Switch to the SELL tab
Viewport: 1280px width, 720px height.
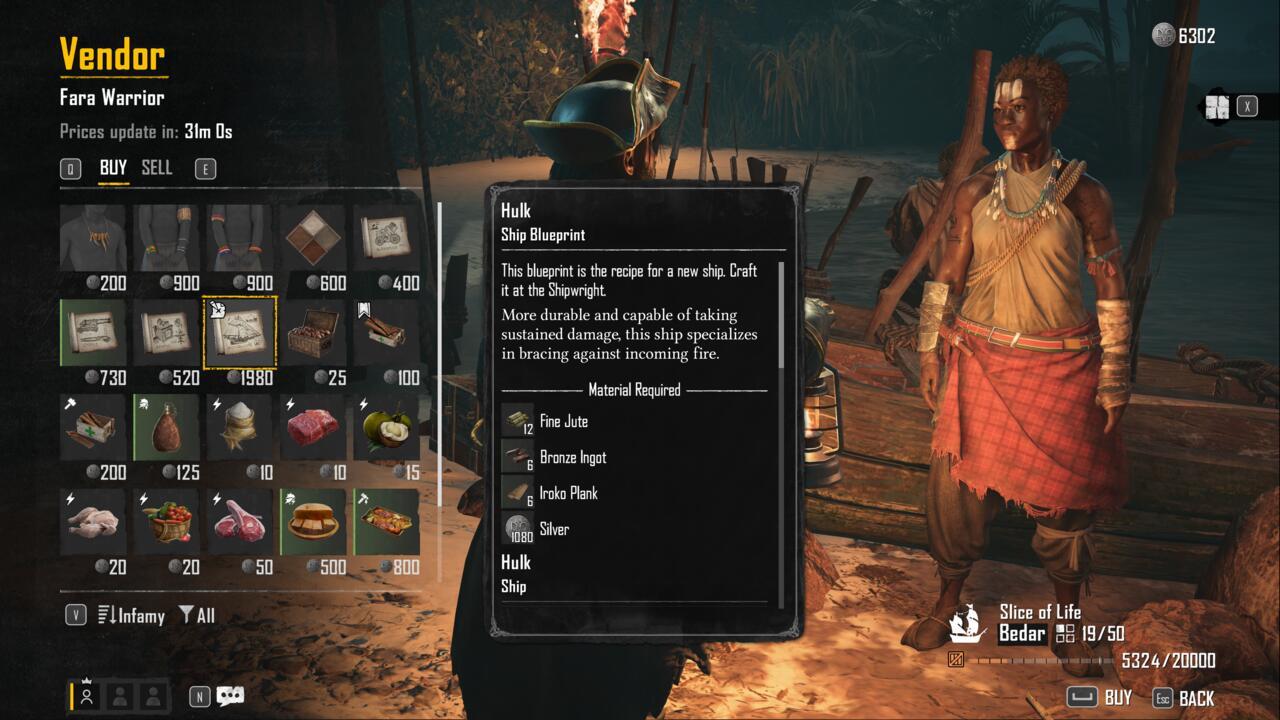click(x=157, y=168)
